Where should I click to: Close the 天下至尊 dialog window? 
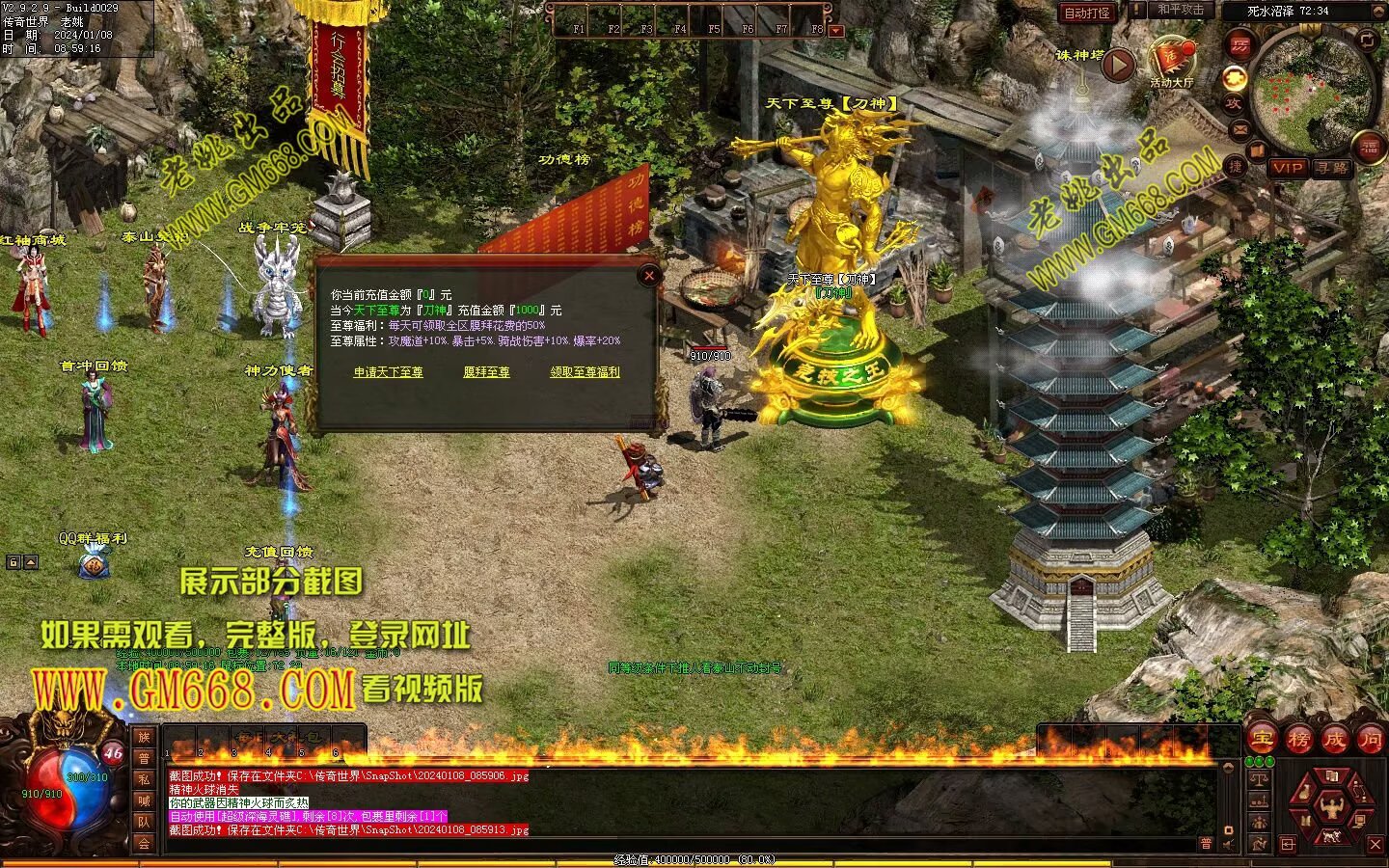[649, 276]
